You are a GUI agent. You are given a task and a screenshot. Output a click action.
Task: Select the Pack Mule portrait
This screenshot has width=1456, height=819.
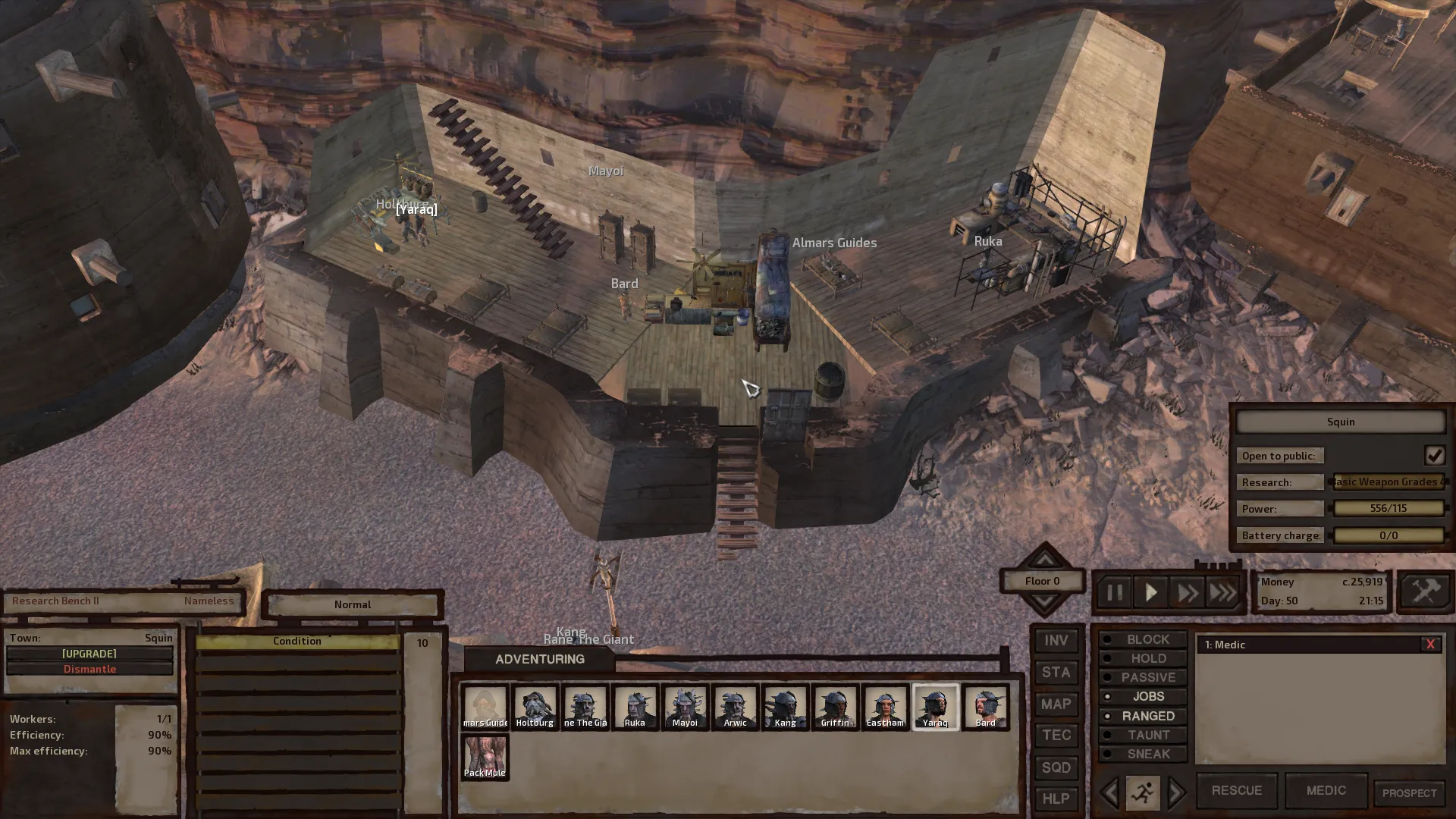[485, 757]
